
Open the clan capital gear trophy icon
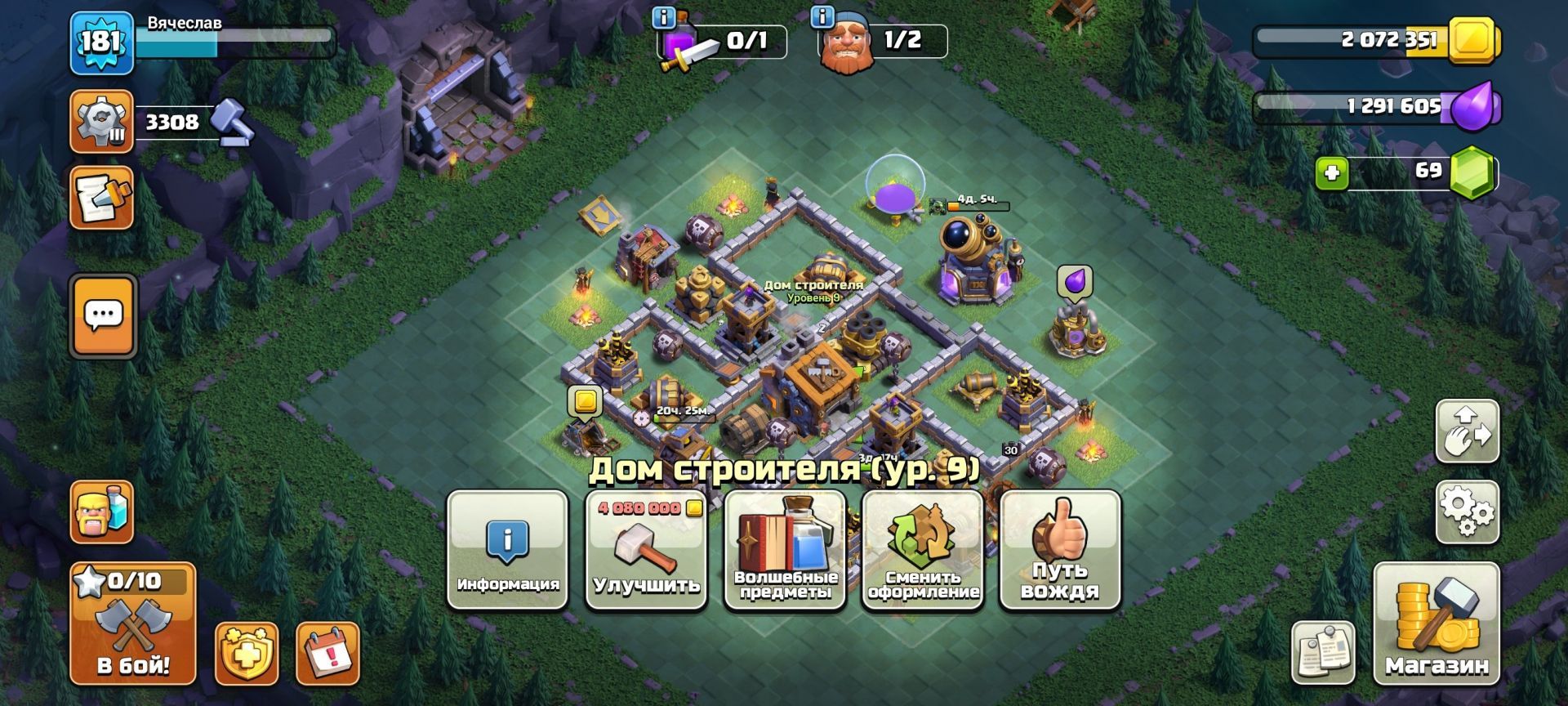(102, 122)
